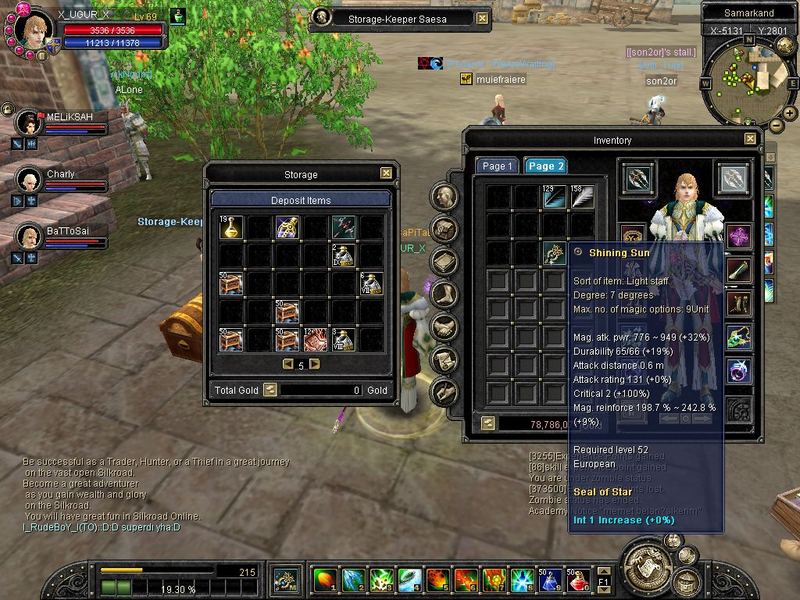Image resolution: width=800 pixels, height=600 pixels.
Task: Pick the purple-gold sword item in storage
Action: coord(288,228)
